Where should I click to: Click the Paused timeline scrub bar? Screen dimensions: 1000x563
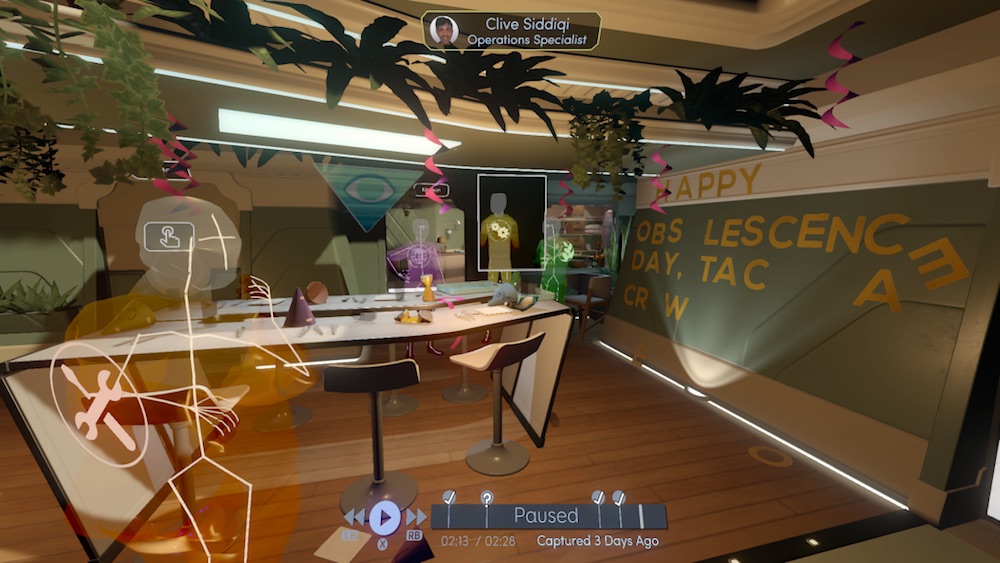coord(547,516)
